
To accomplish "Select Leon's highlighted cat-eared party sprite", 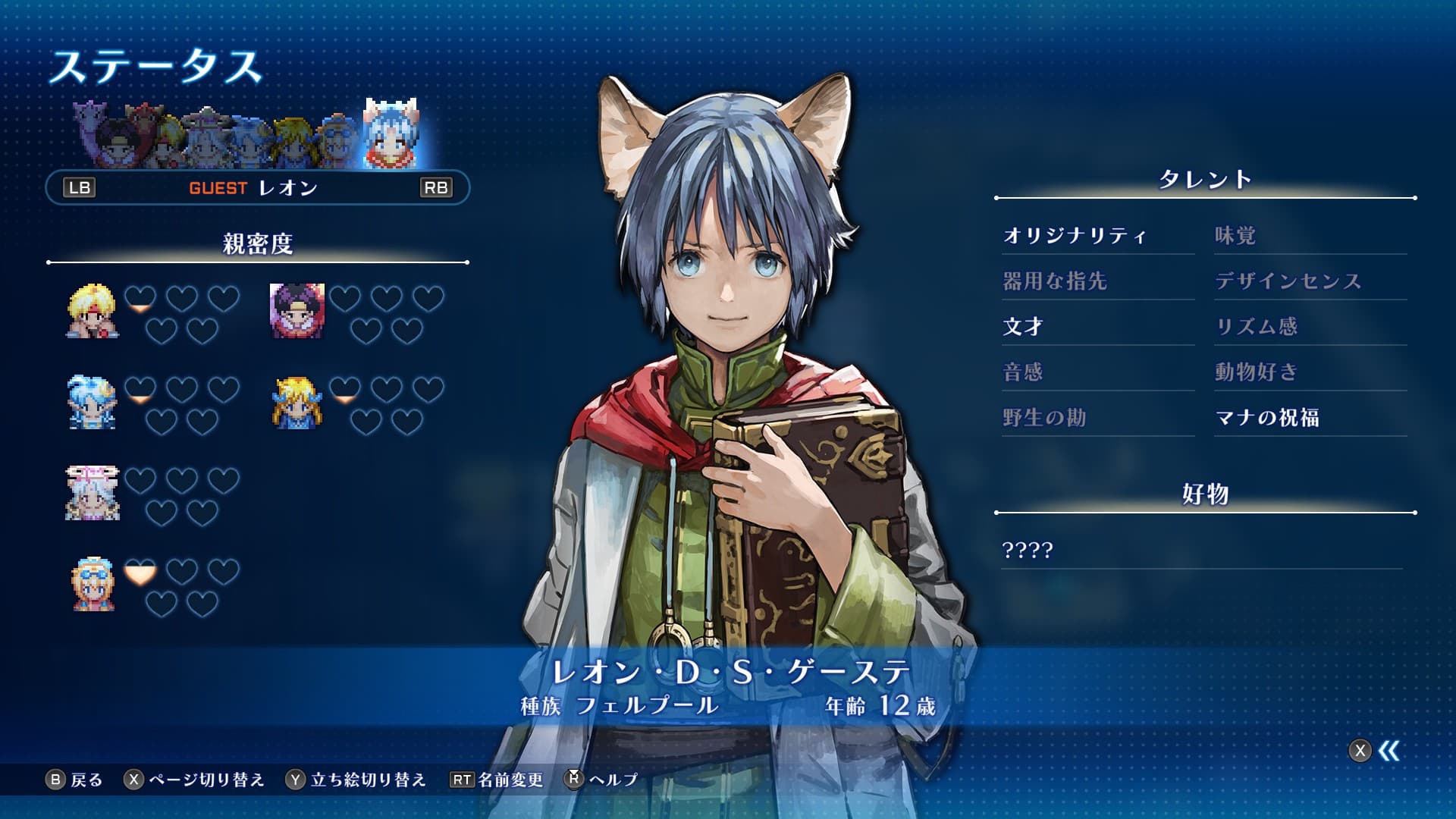I will (391, 135).
